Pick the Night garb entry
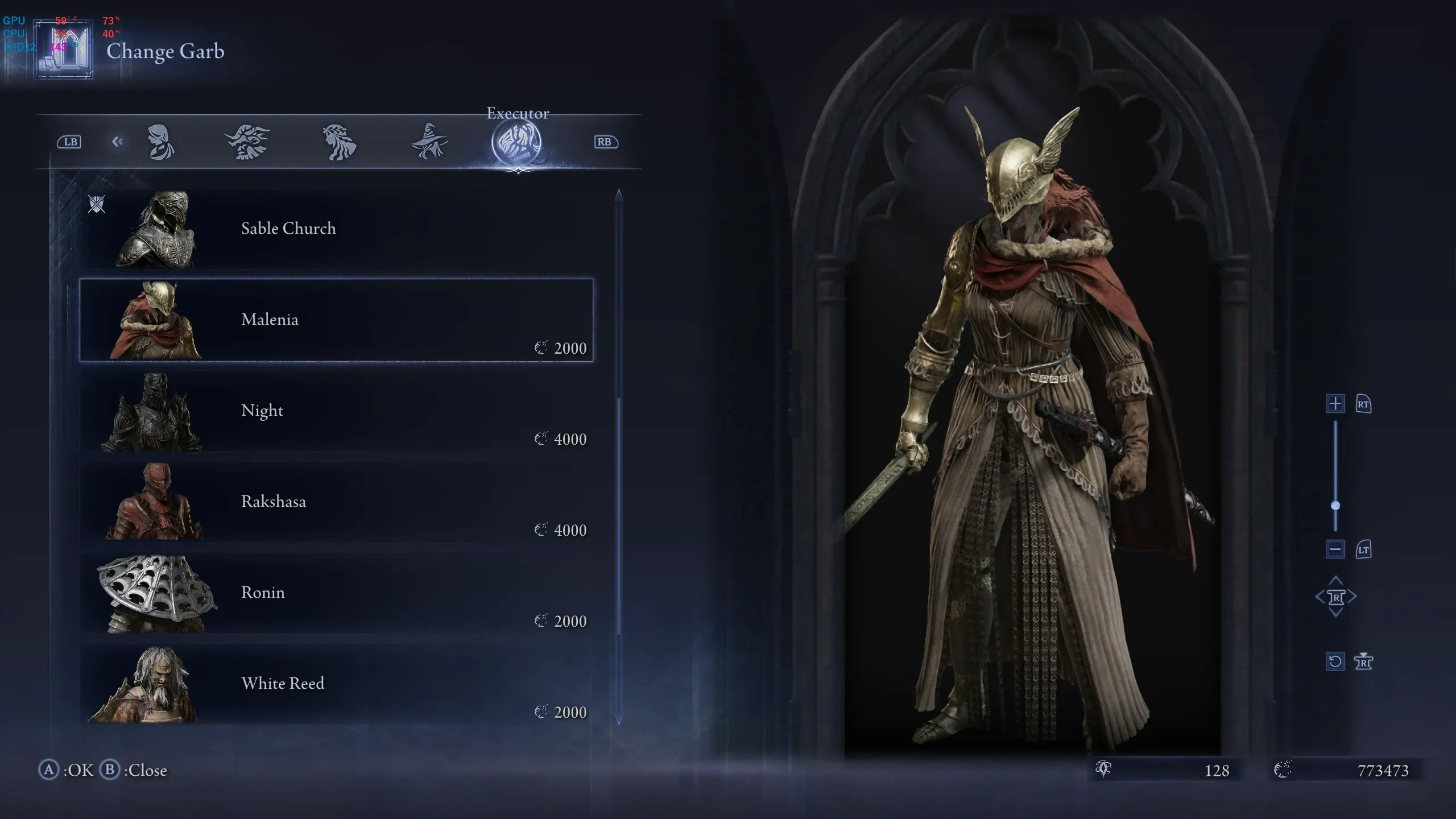 pyautogui.click(x=336, y=411)
